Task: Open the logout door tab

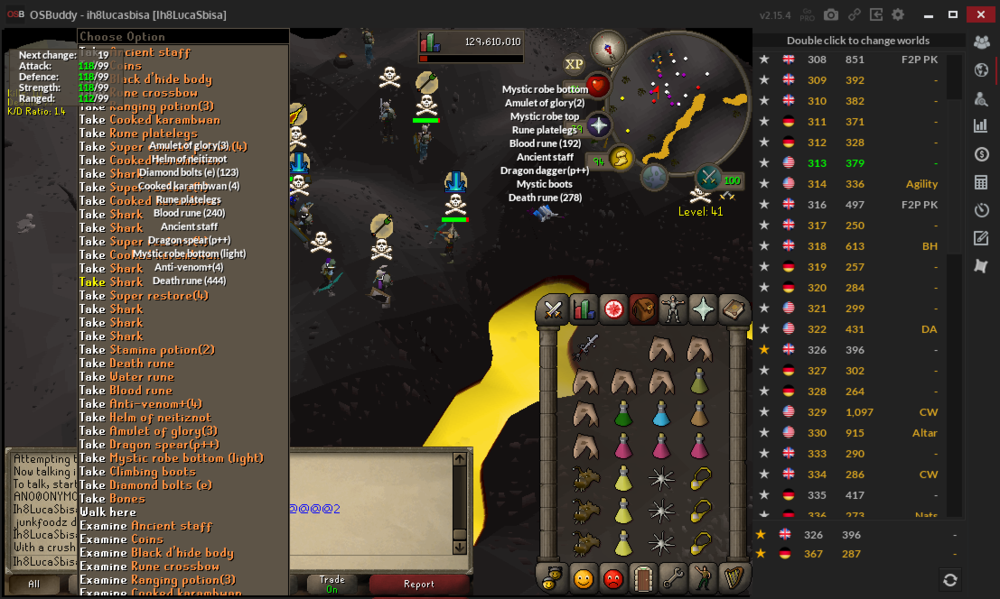Action: [x=643, y=578]
